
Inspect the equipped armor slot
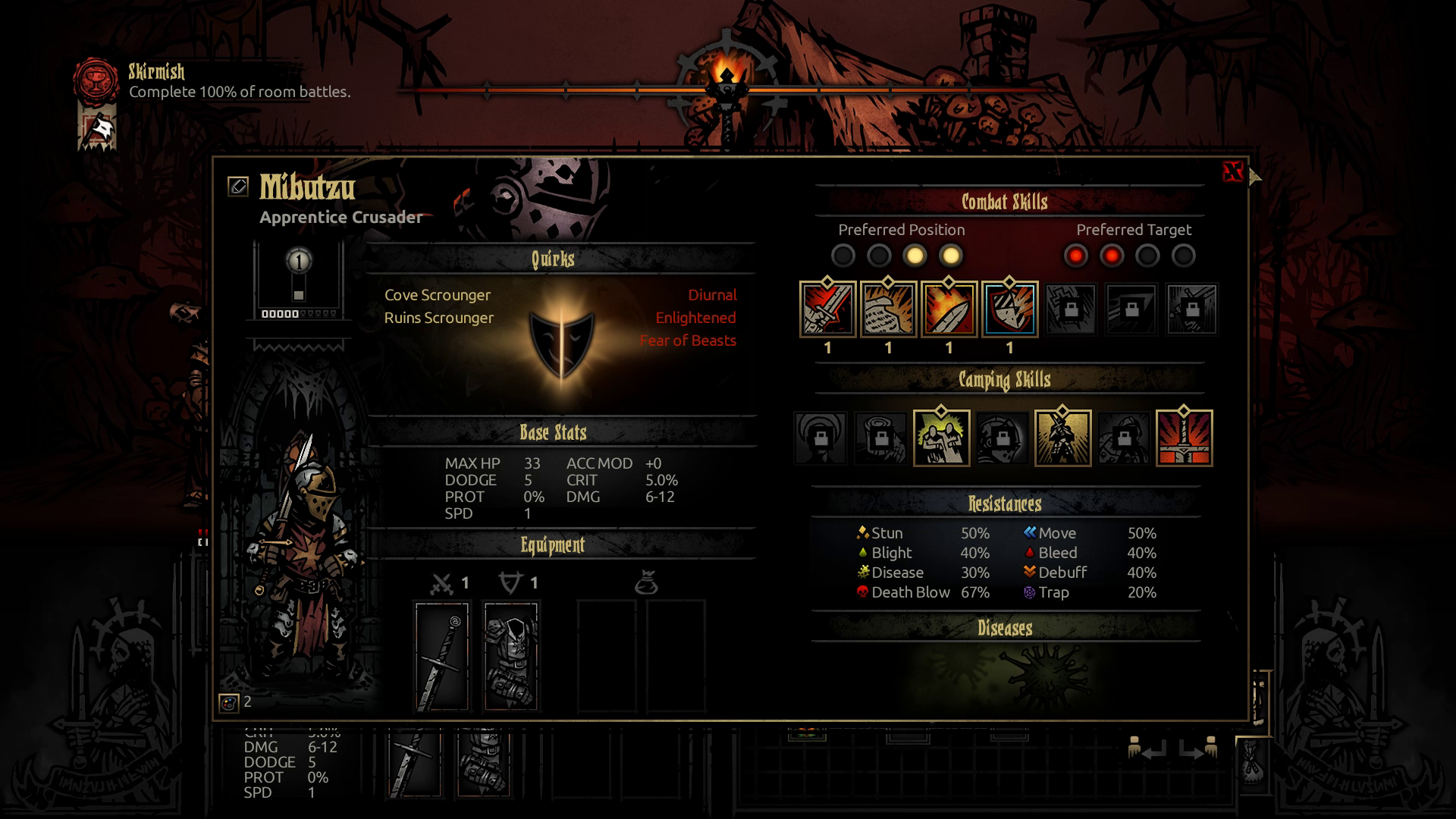pos(511,657)
